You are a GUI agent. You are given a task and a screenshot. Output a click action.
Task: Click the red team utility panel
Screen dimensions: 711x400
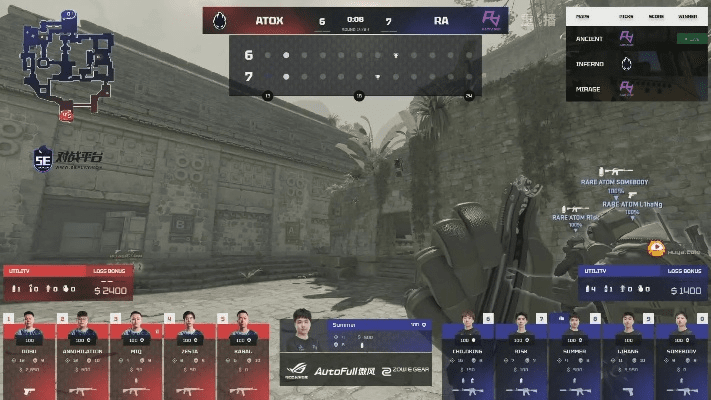68,283
